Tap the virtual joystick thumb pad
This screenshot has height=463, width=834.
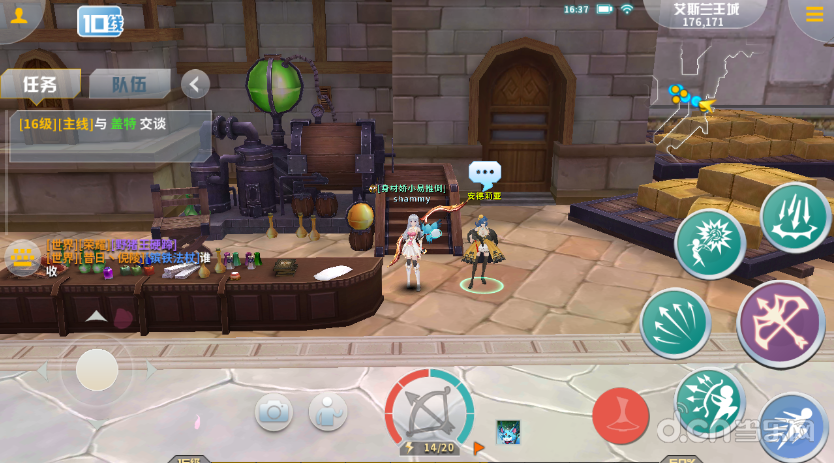click(97, 370)
